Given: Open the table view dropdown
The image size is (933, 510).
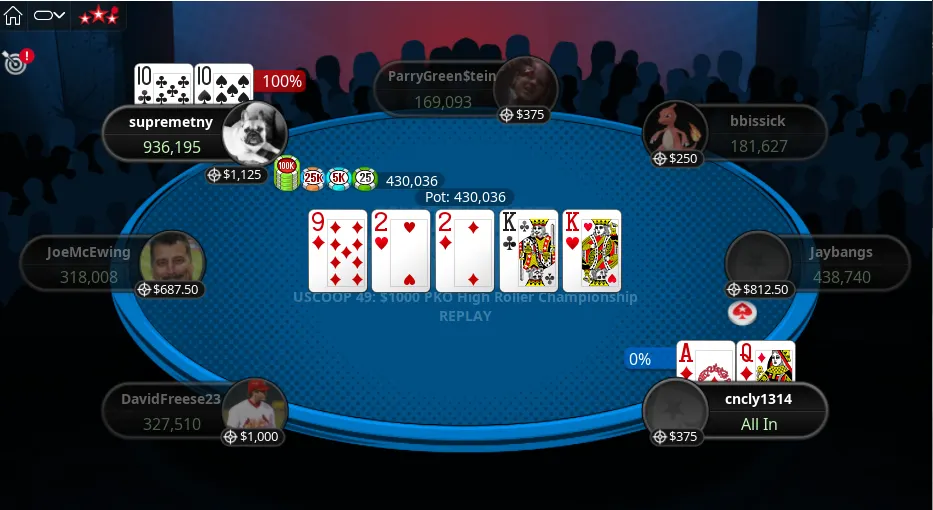Looking at the screenshot, I should [49, 15].
